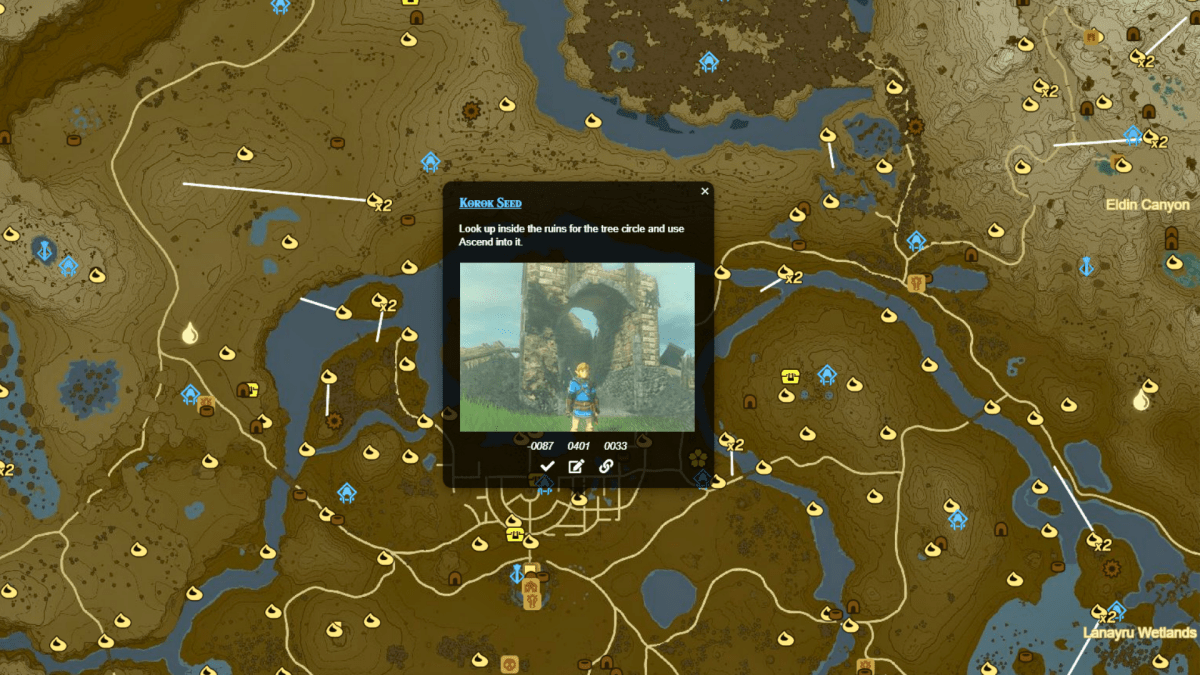This screenshot has height=675, width=1200.
Task: Enlarge the ruins screenshot thumbnail
Action: pos(577,347)
